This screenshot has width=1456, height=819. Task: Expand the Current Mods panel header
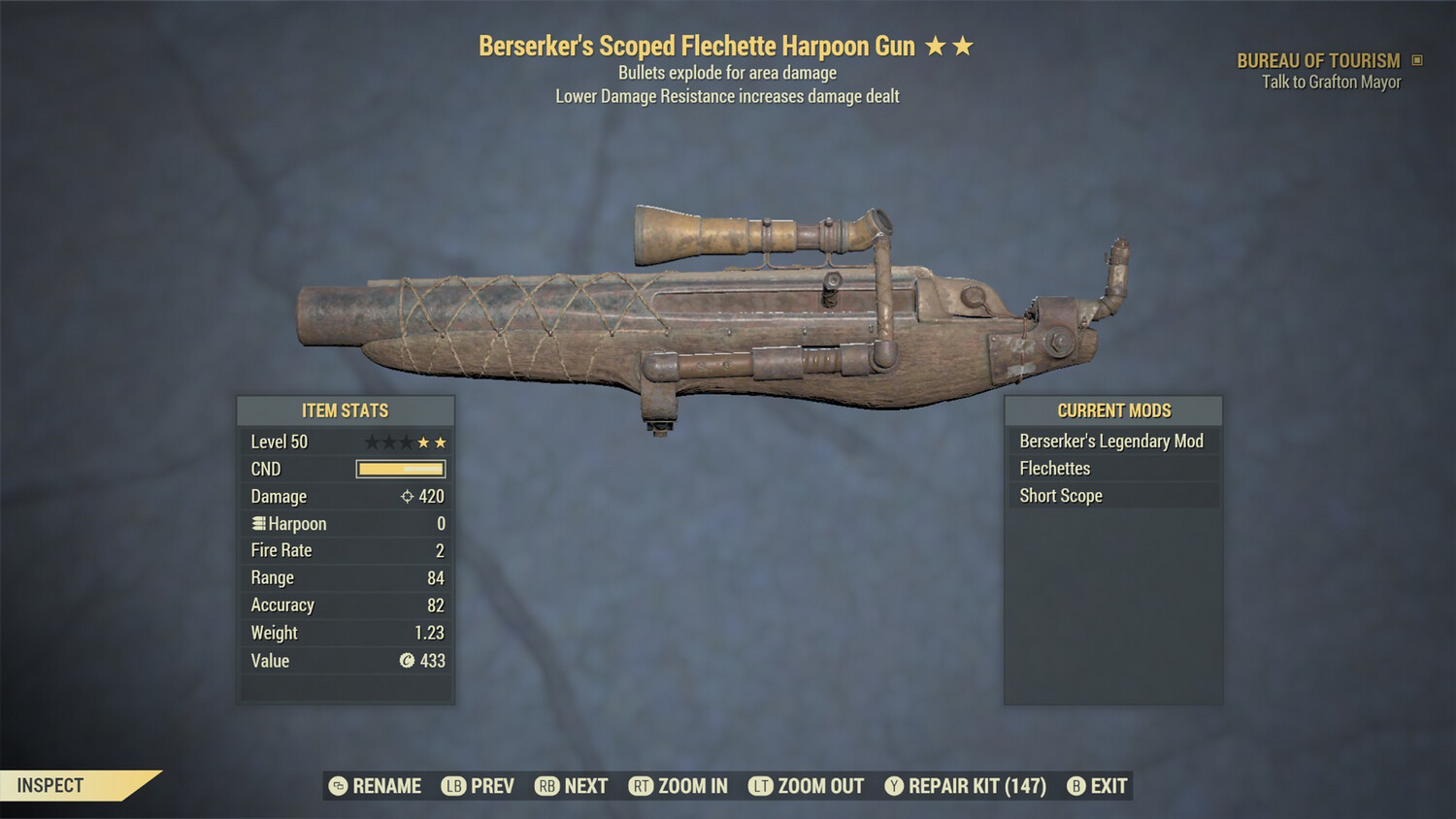point(1112,410)
